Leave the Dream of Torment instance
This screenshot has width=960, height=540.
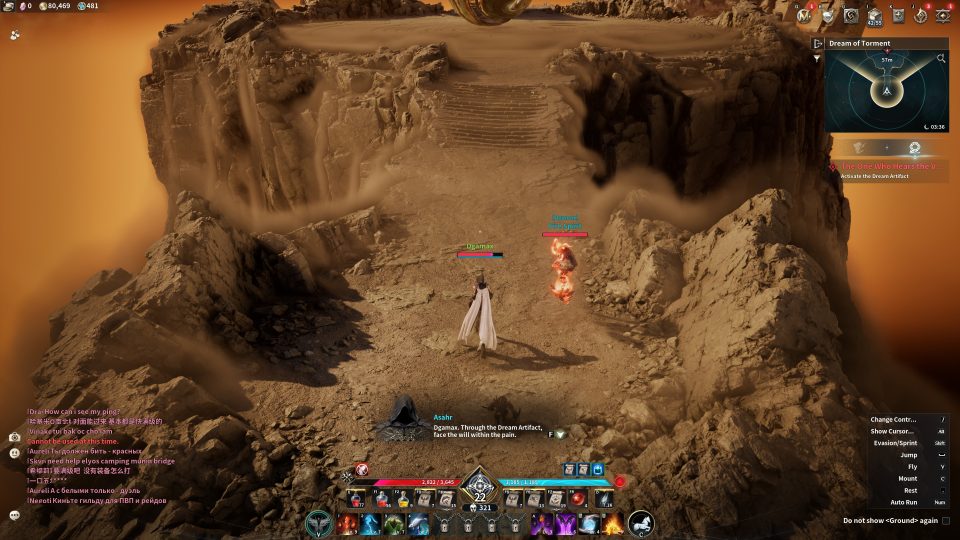point(818,43)
